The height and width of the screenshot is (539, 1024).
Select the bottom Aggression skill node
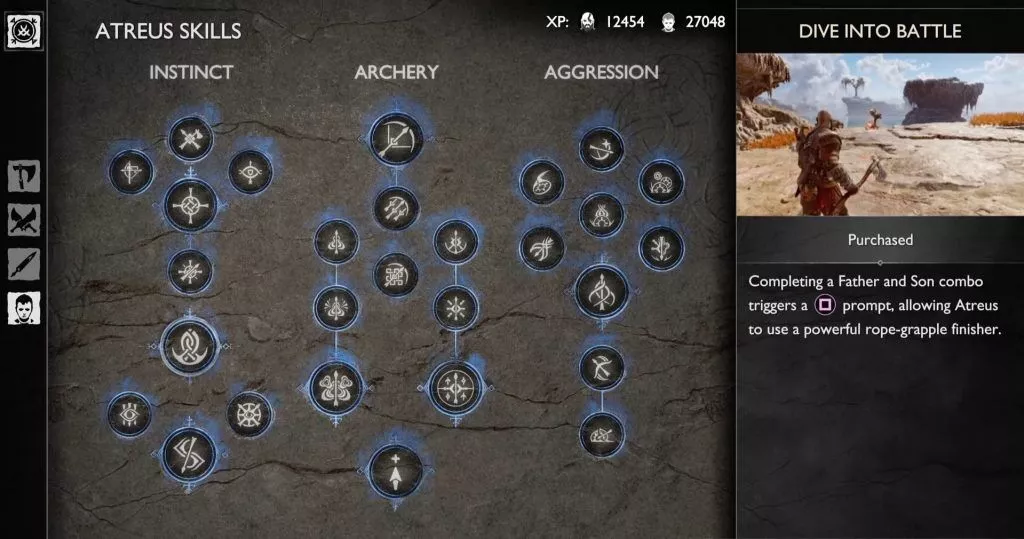point(601,435)
